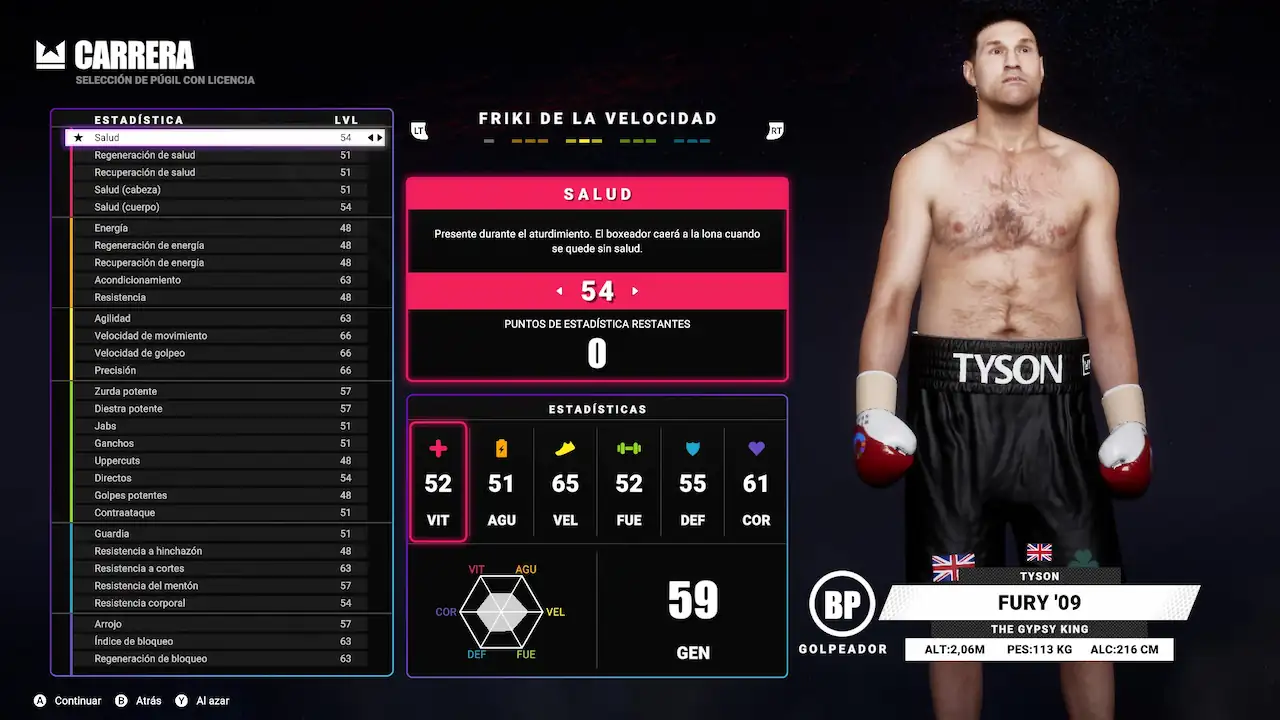Switch to the DEF defense category
Screen dimensions: 1280x720
pyautogui.click(x=692, y=482)
